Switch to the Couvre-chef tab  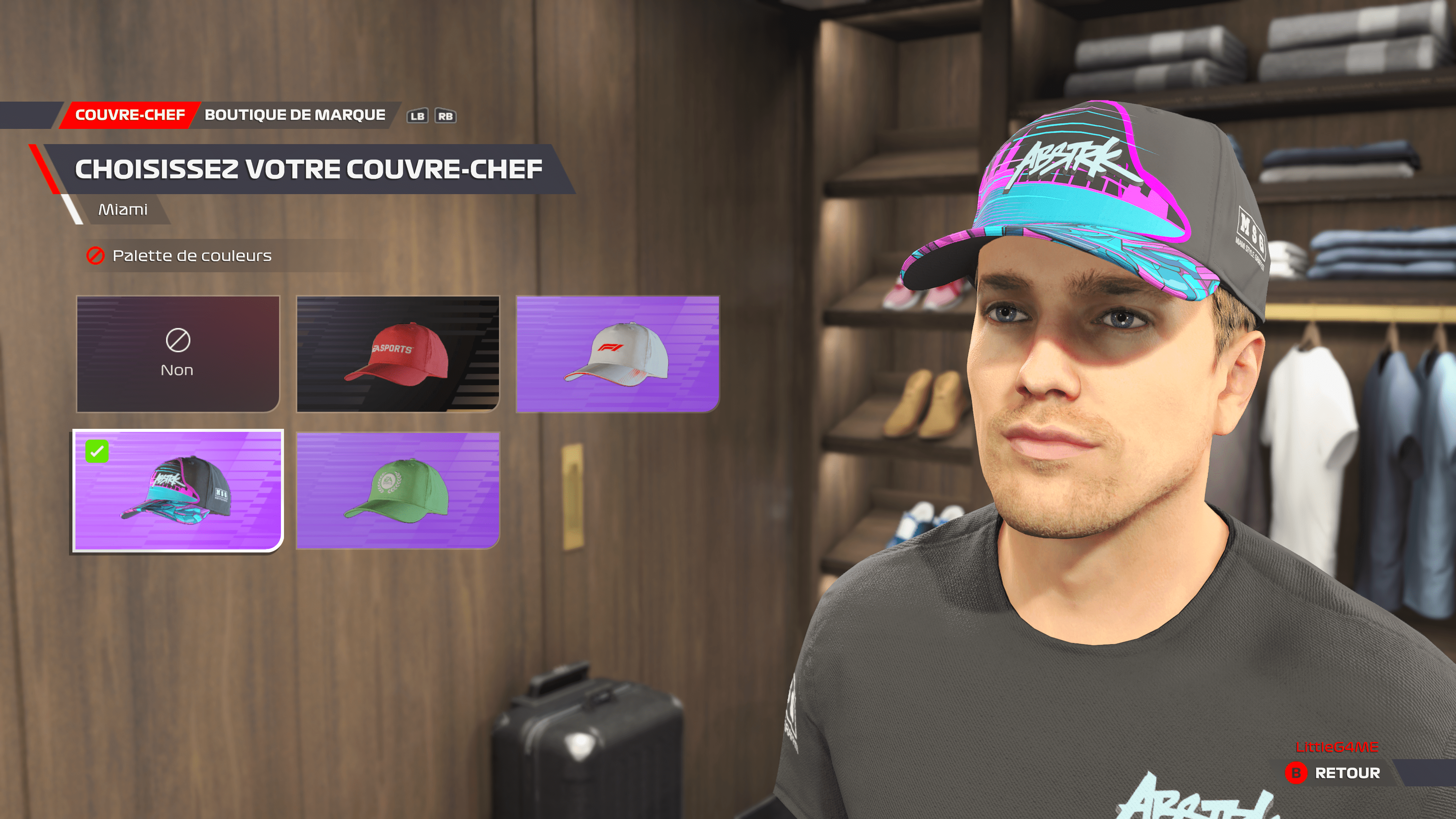(130, 115)
